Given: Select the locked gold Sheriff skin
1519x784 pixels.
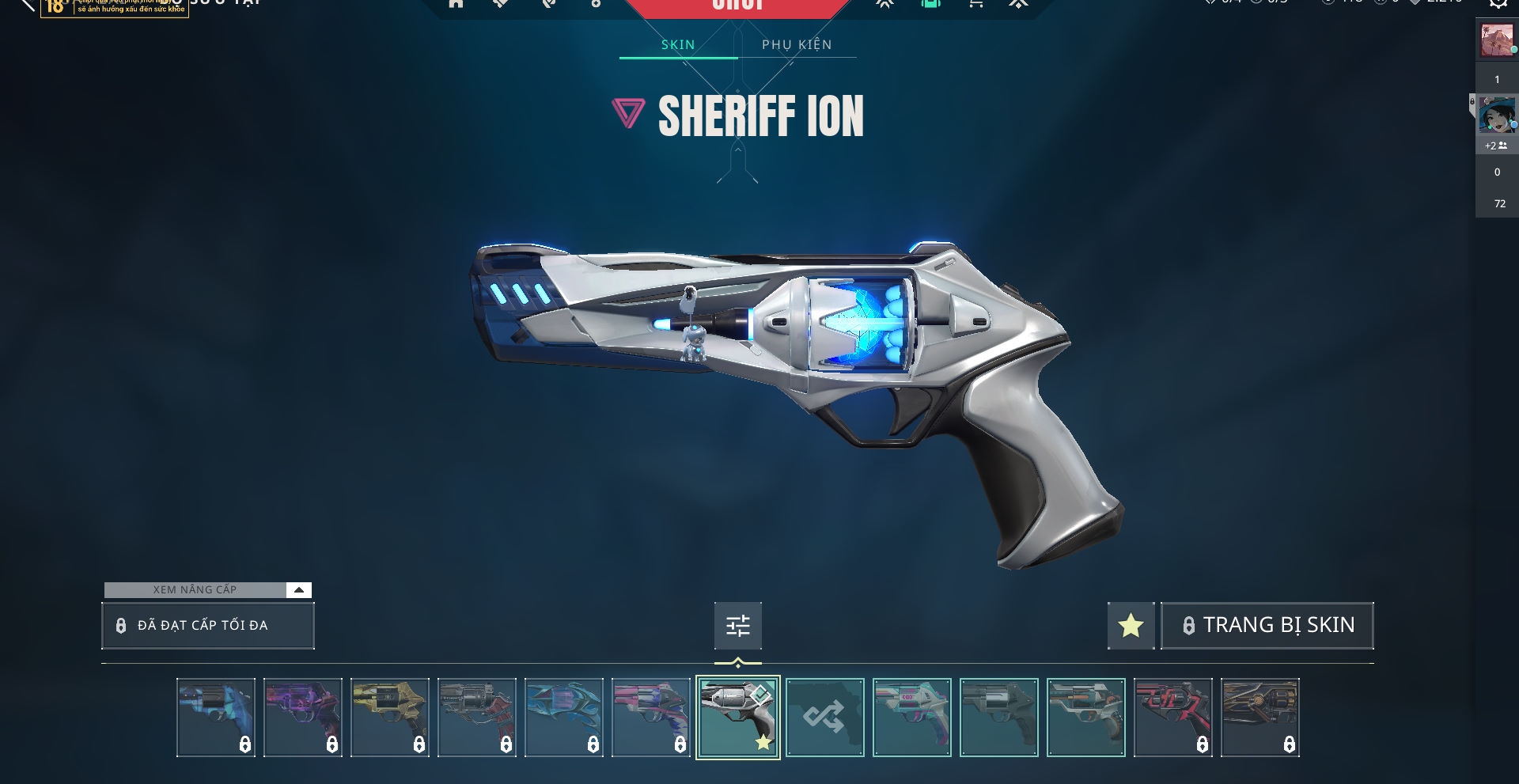Looking at the screenshot, I should coord(389,718).
